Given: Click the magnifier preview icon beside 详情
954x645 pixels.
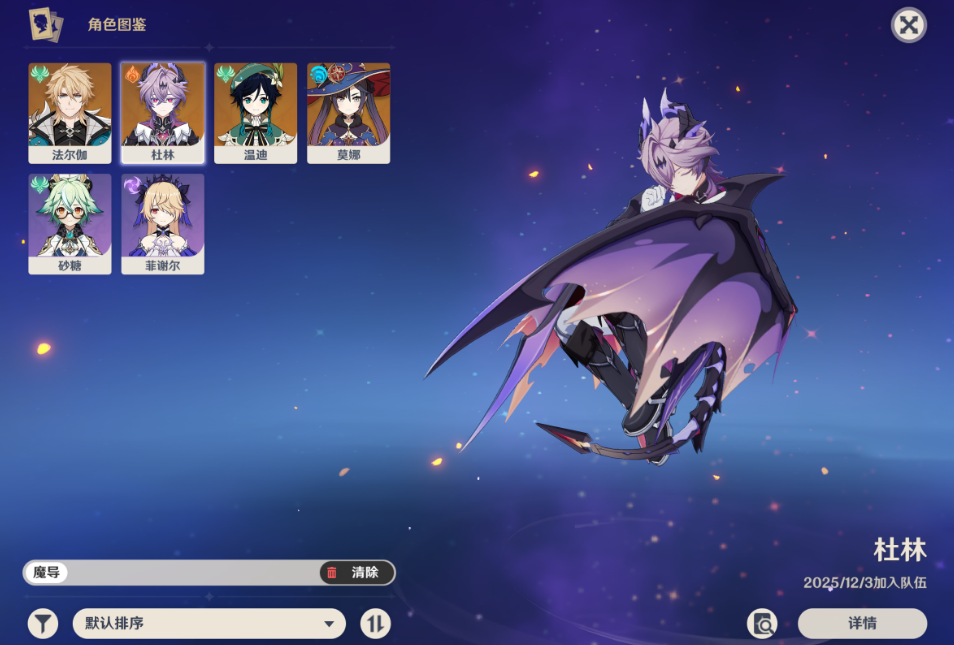Looking at the screenshot, I should pyautogui.click(x=763, y=624).
